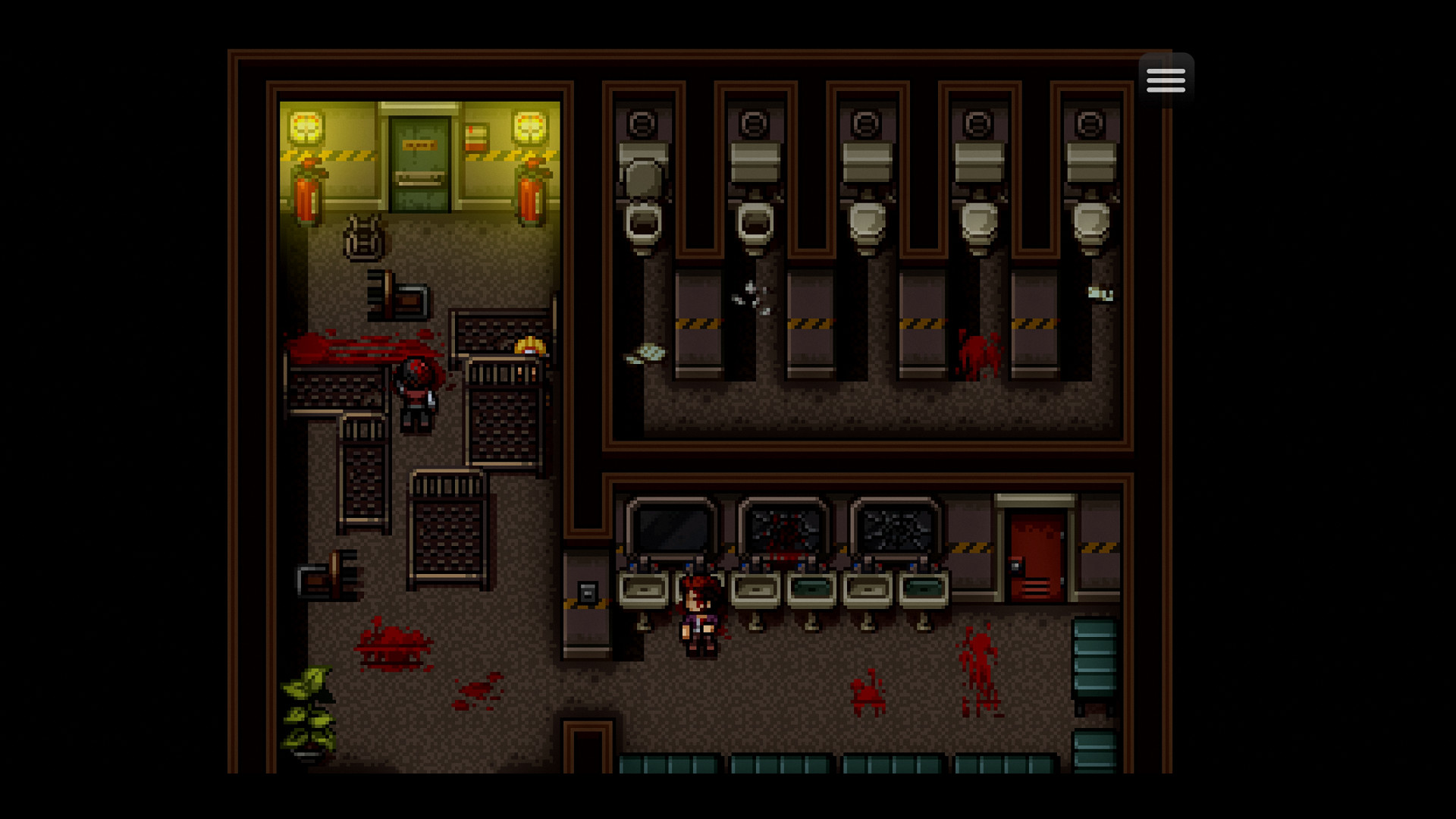This screenshot has height=819, width=1456.
Task: Click the right wall lamp near the door
Action: click(x=531, y=125)
